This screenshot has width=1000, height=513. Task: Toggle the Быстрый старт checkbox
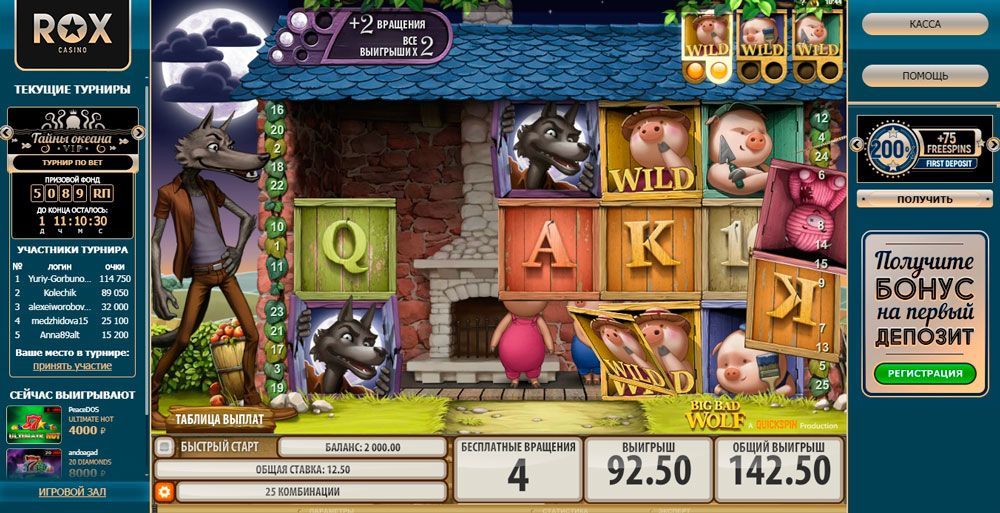click(165, 447)
